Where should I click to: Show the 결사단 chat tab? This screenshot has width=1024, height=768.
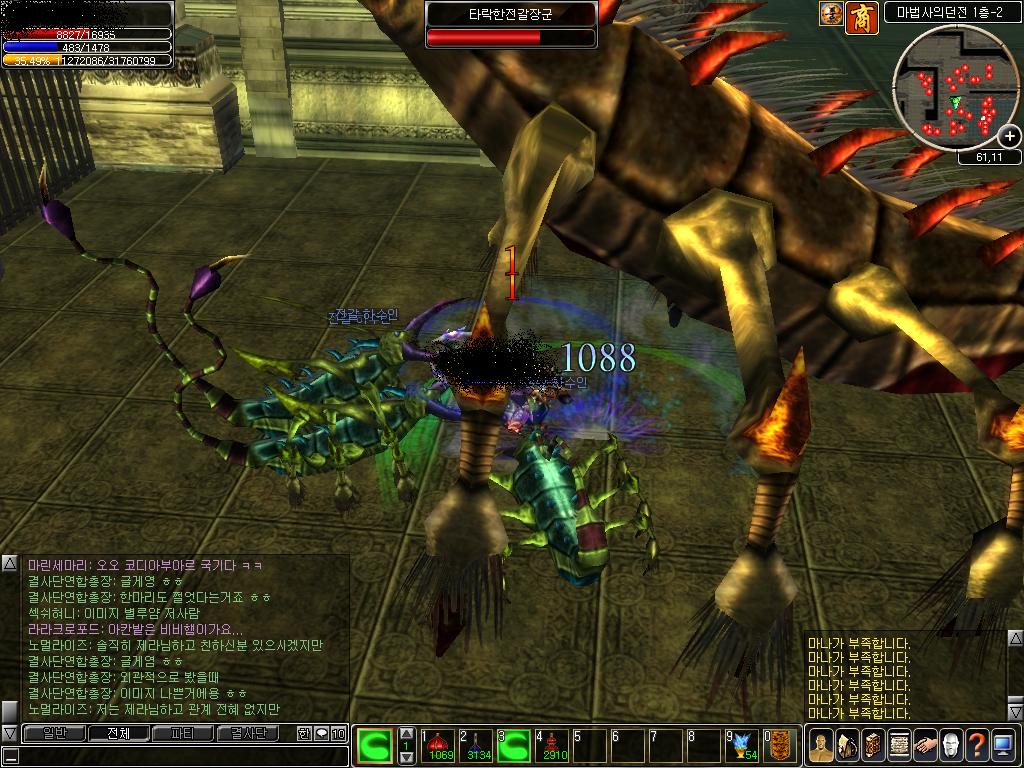click(x=249, y=733)
